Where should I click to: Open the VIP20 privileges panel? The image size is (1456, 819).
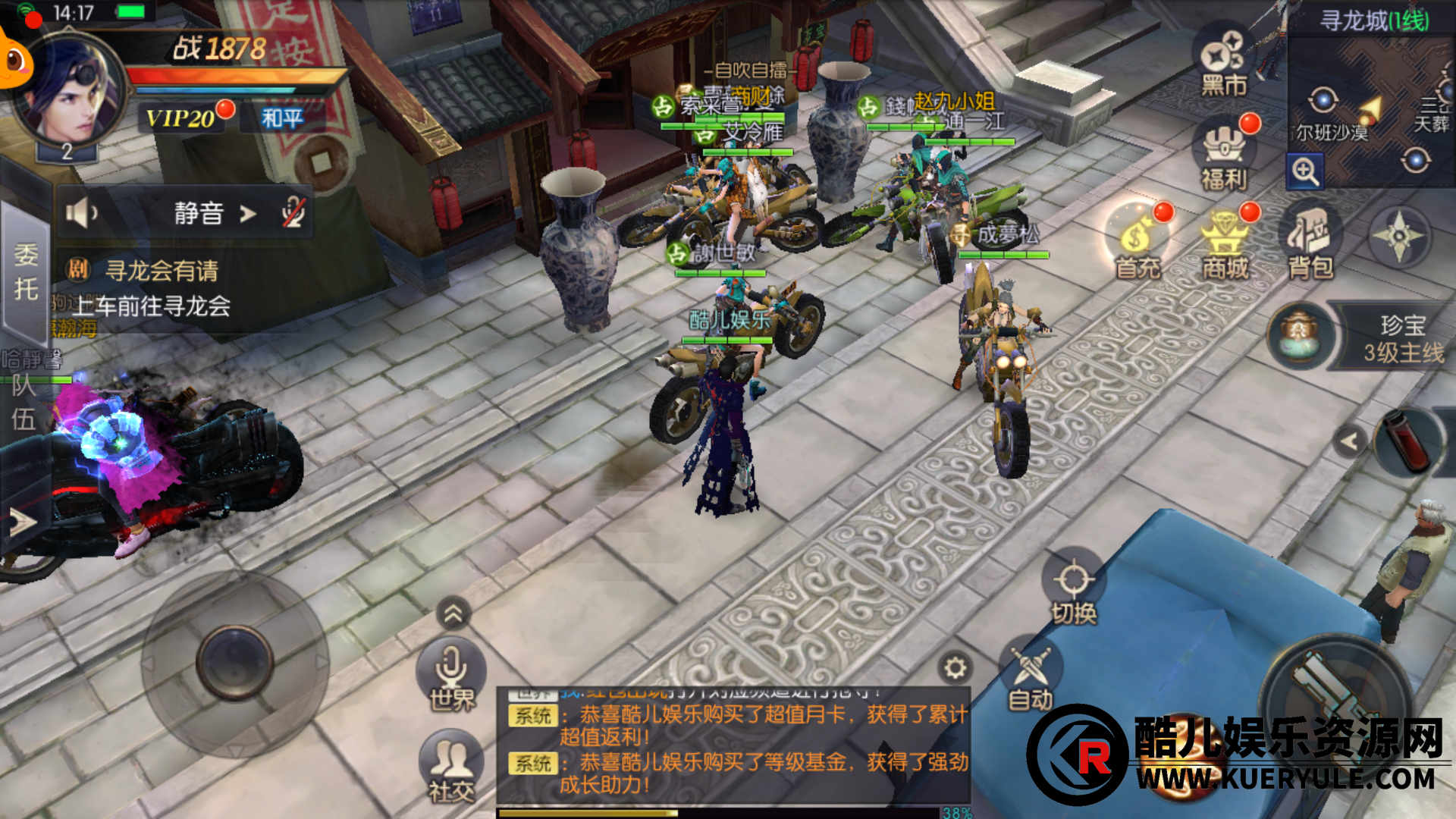pos(182,118)
